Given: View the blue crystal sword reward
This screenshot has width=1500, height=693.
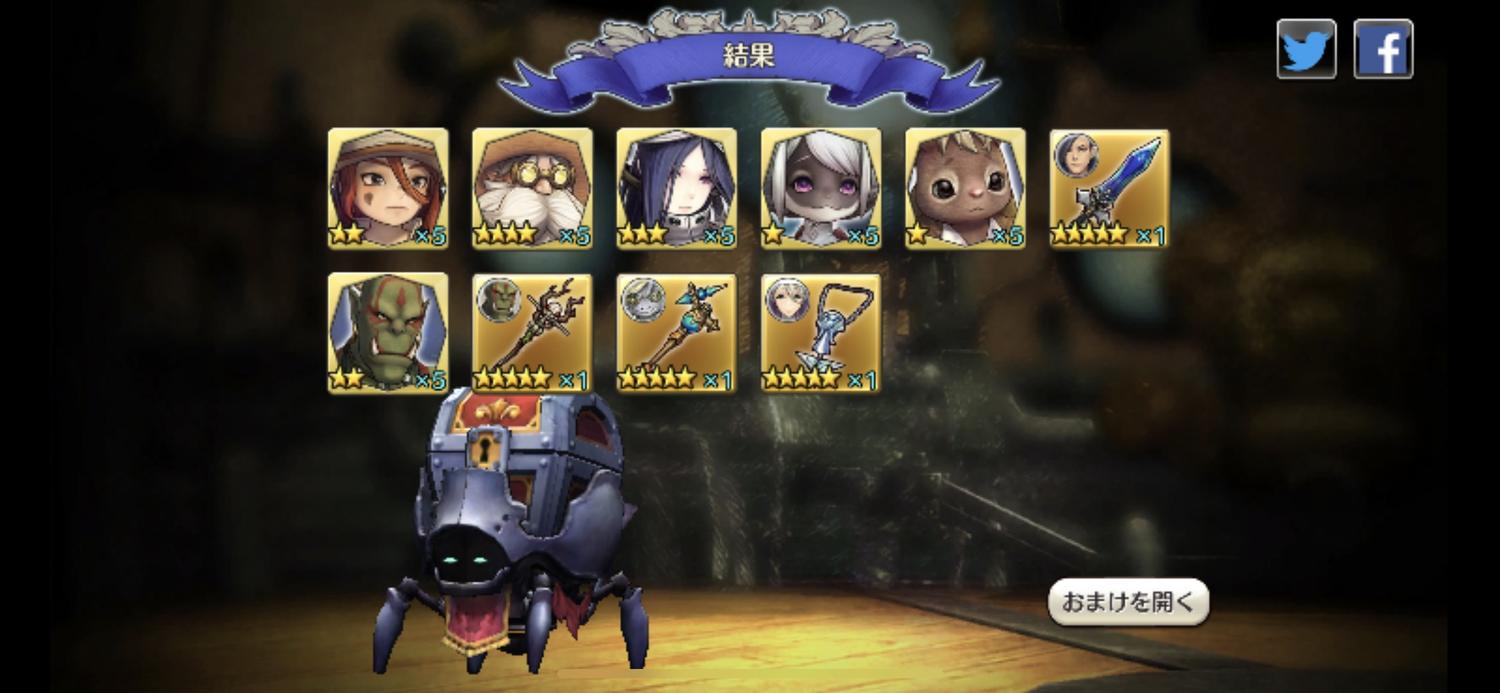Looking at the screenshot, I should pyautogui.click(x=1109, y=188).
